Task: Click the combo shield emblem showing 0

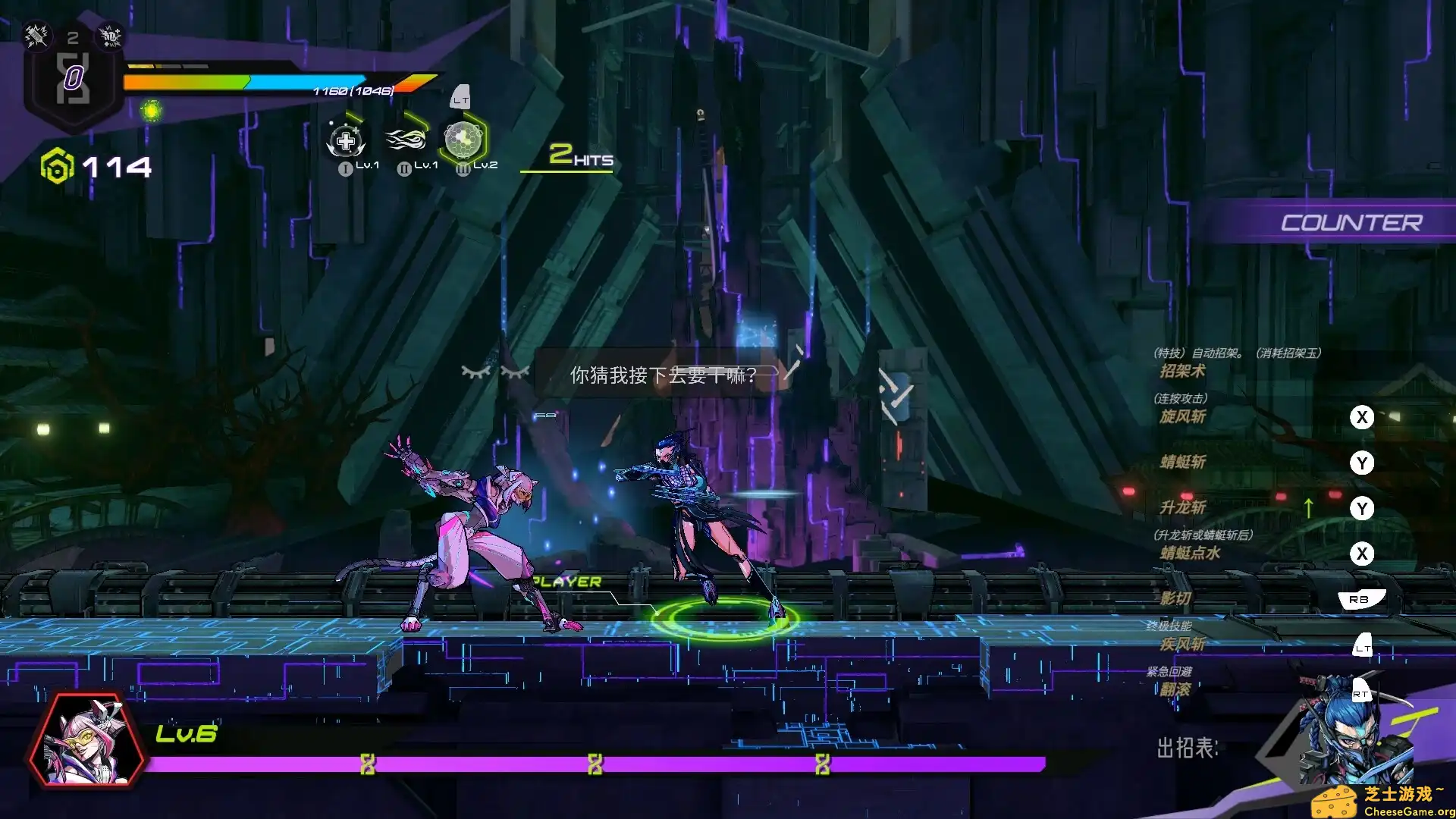Action: click(x=72, y=76)
